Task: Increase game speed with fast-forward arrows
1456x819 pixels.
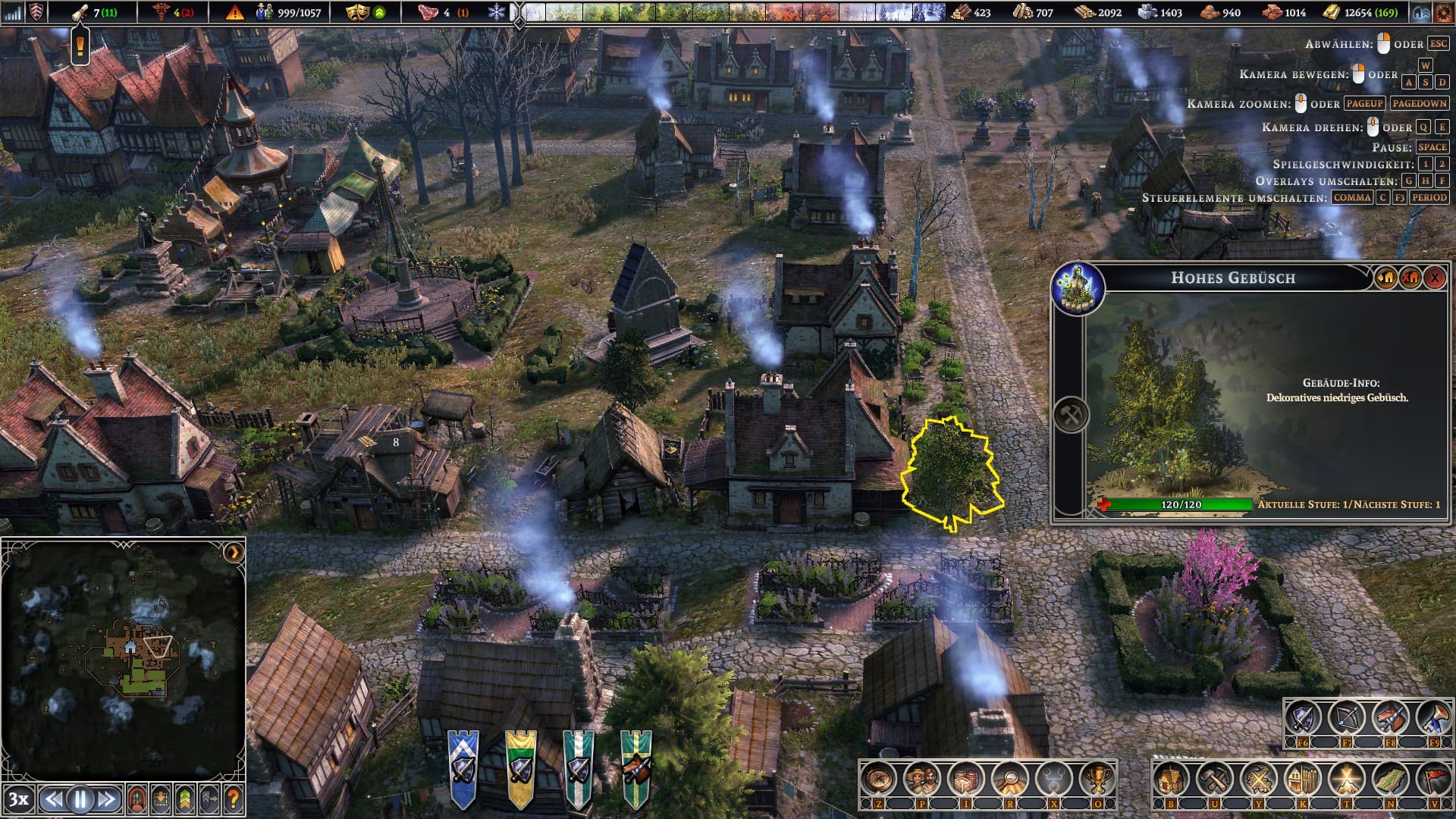Action: point(107,799)
